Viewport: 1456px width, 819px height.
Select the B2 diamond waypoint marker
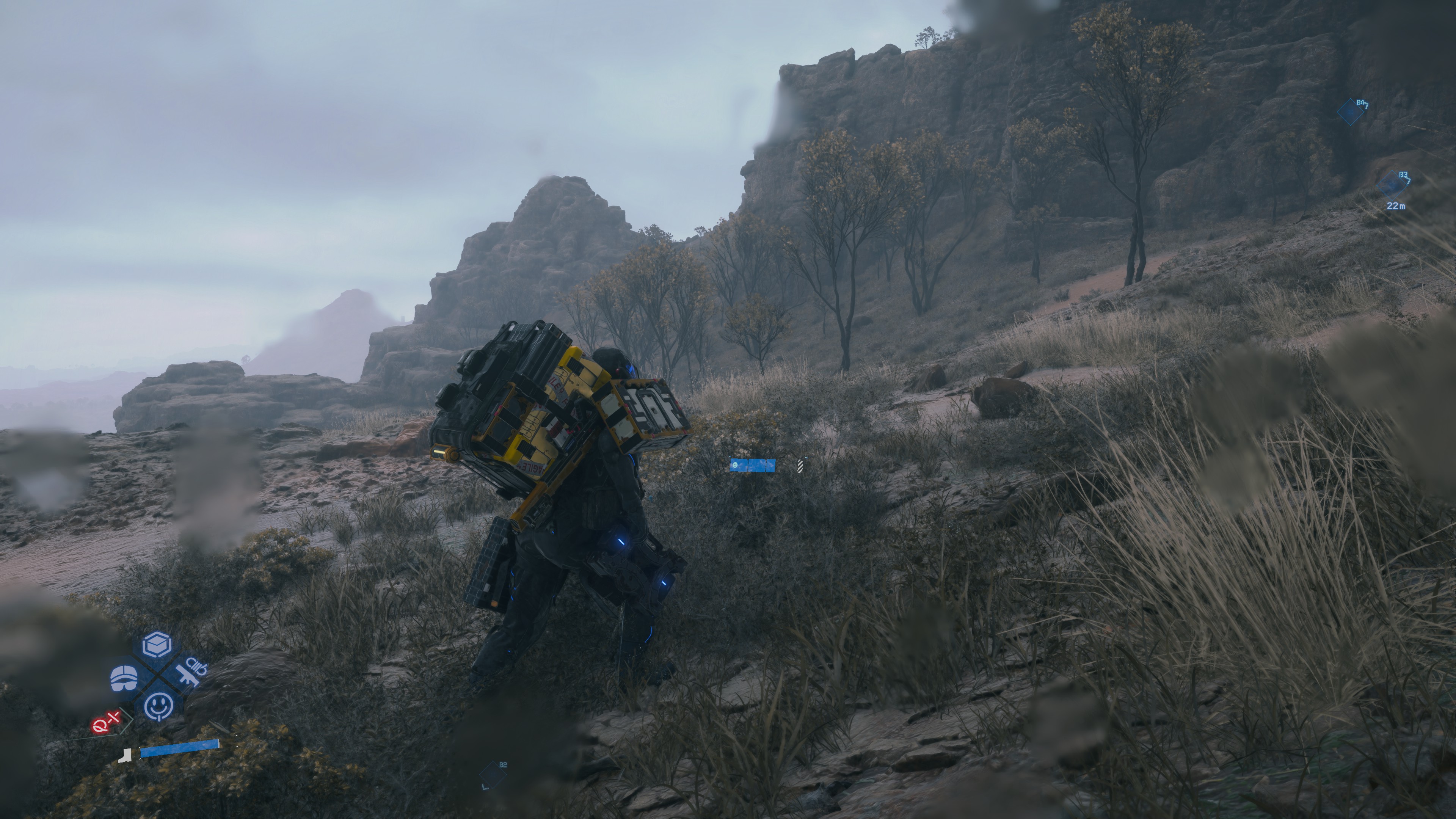click(493, 775)
